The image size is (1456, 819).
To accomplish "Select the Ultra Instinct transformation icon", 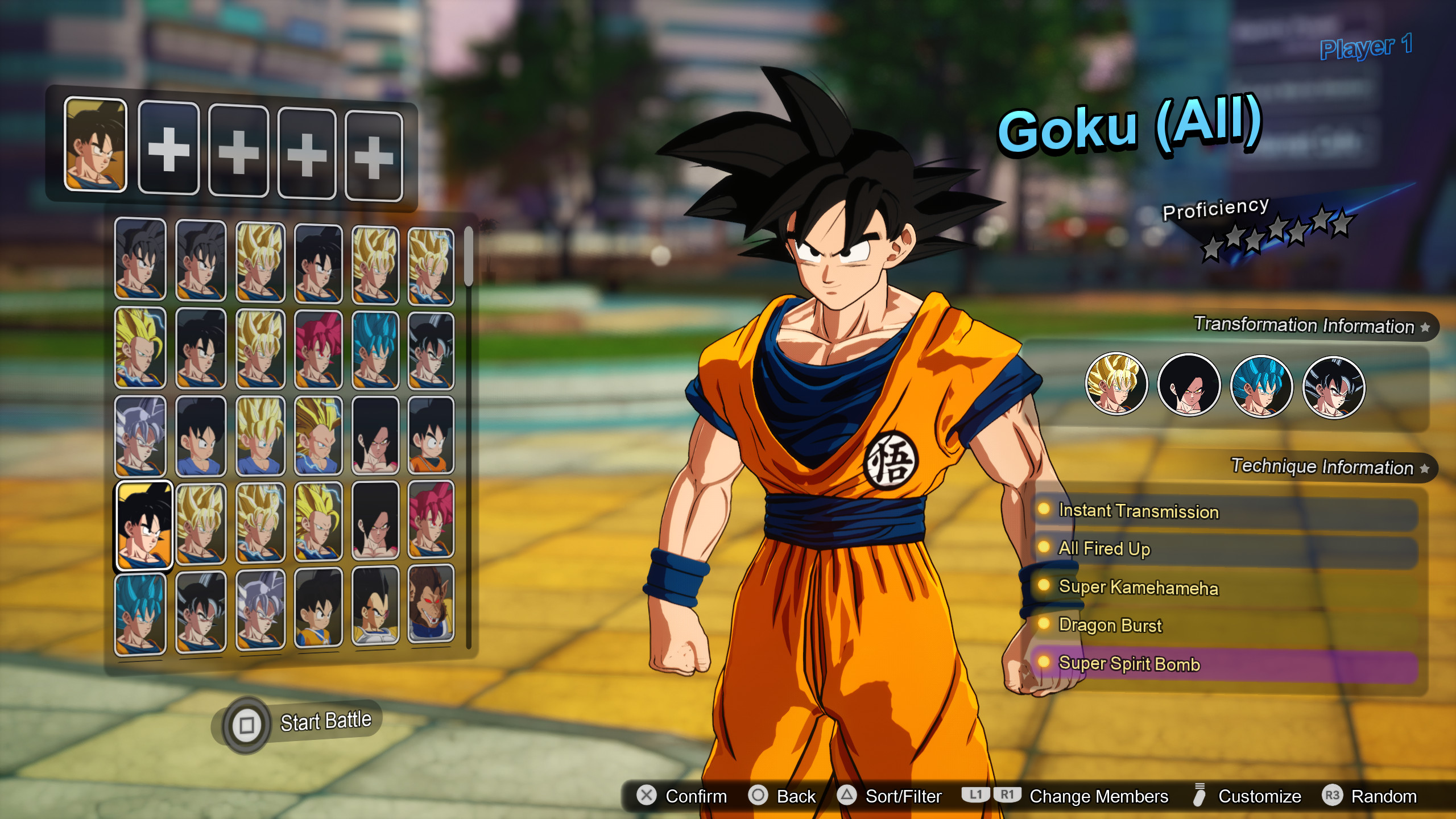I will click(1334, 386).
